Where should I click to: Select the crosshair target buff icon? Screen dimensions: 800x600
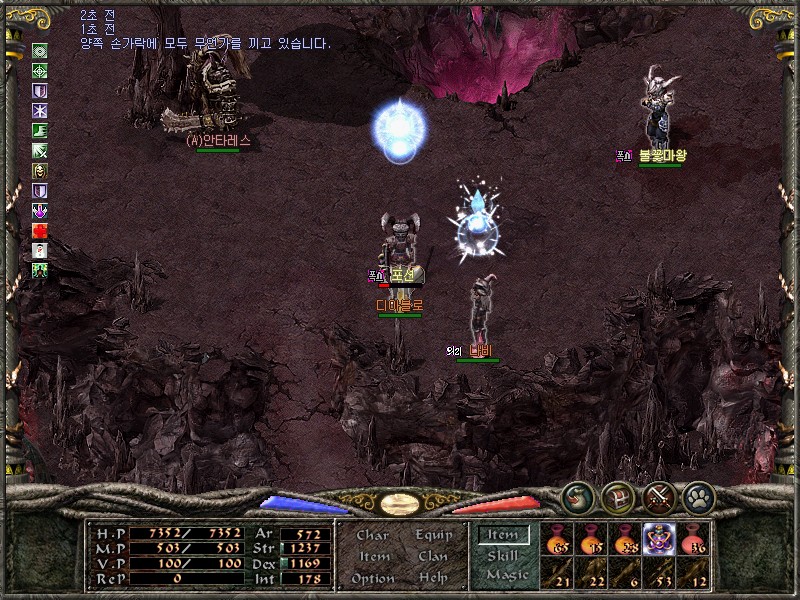pyautogui.click(x=40, y=71)
